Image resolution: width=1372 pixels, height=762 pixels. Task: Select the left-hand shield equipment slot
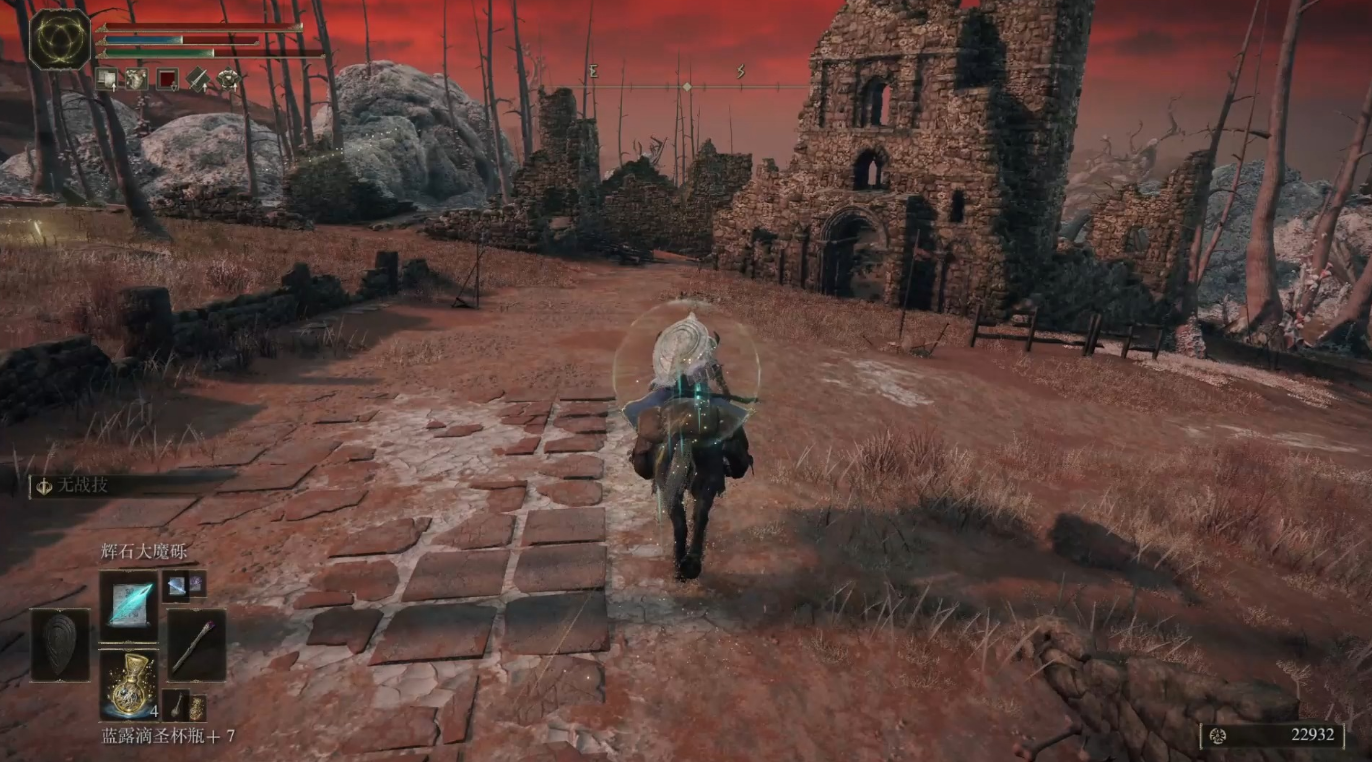[x=60, y=645]
